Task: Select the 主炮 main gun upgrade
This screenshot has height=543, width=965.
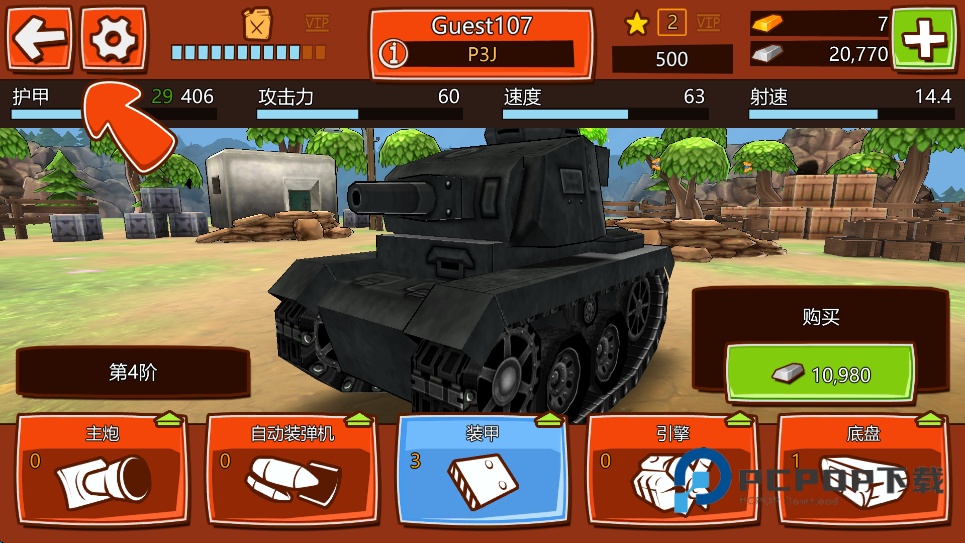Action: point(102,470)
